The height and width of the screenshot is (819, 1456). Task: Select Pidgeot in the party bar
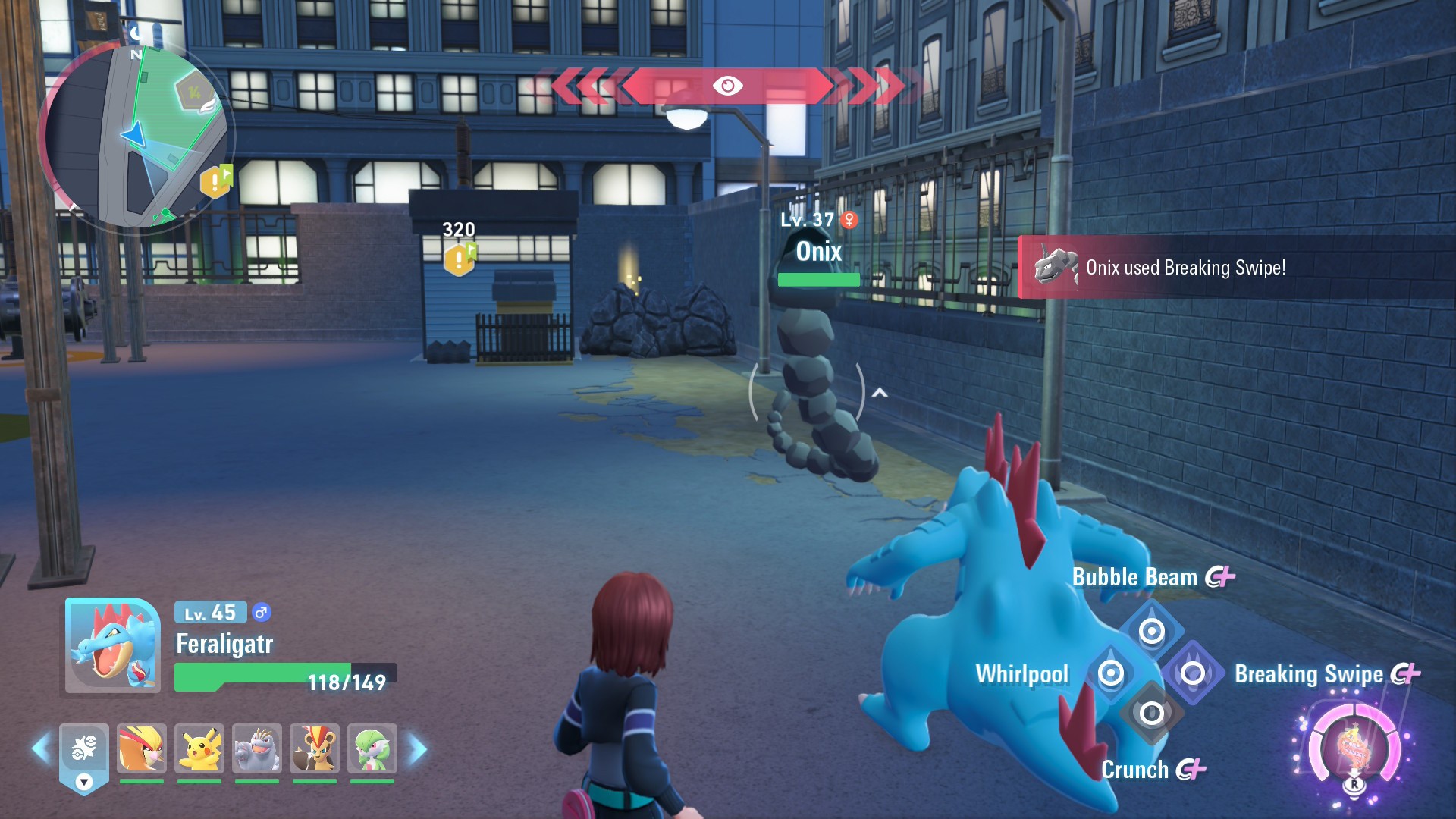(142, 748)
